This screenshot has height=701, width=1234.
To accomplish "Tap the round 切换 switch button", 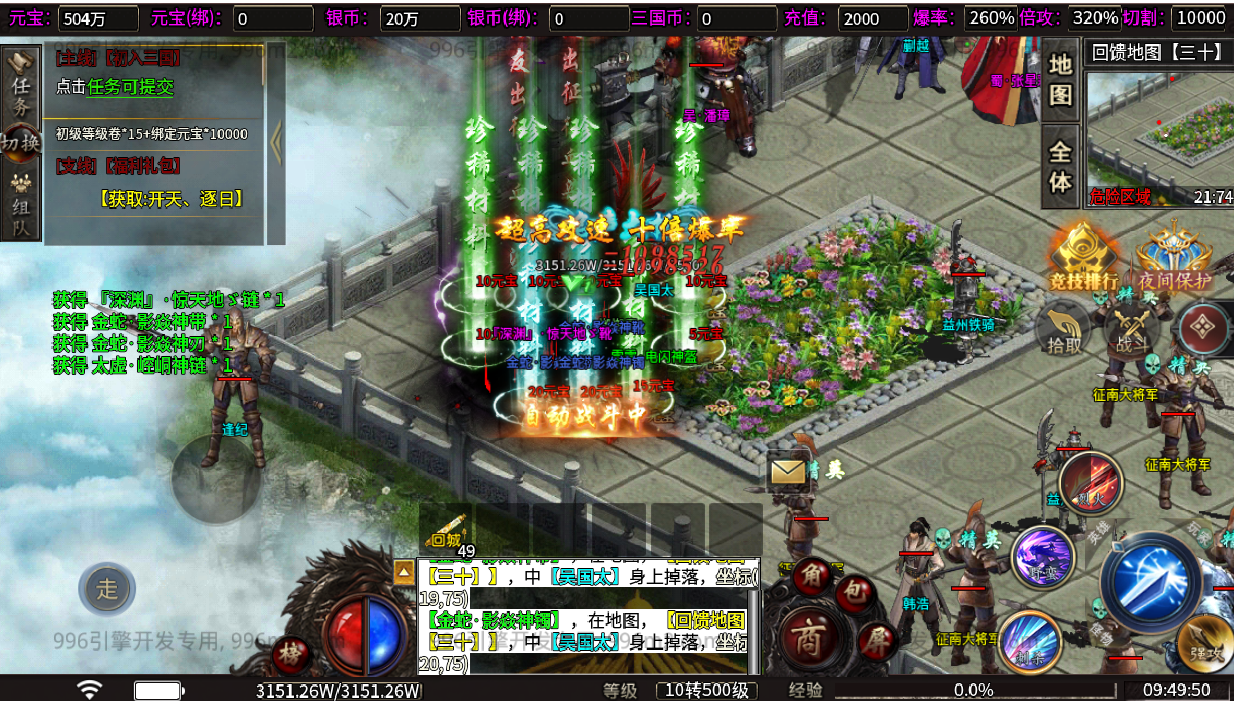I will coord(21,143).
